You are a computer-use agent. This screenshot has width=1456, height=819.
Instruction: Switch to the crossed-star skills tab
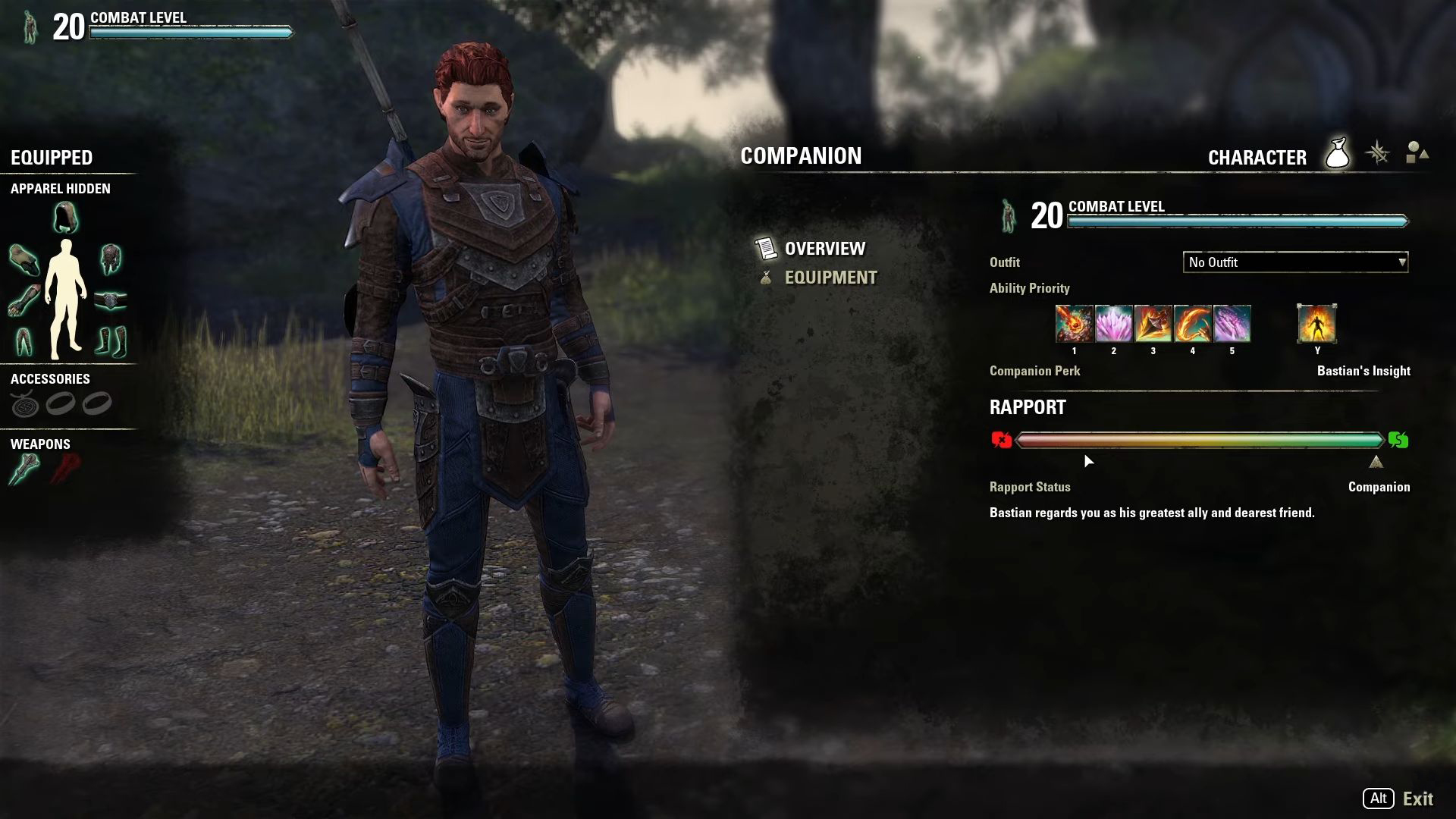[x=1377, y=154]
